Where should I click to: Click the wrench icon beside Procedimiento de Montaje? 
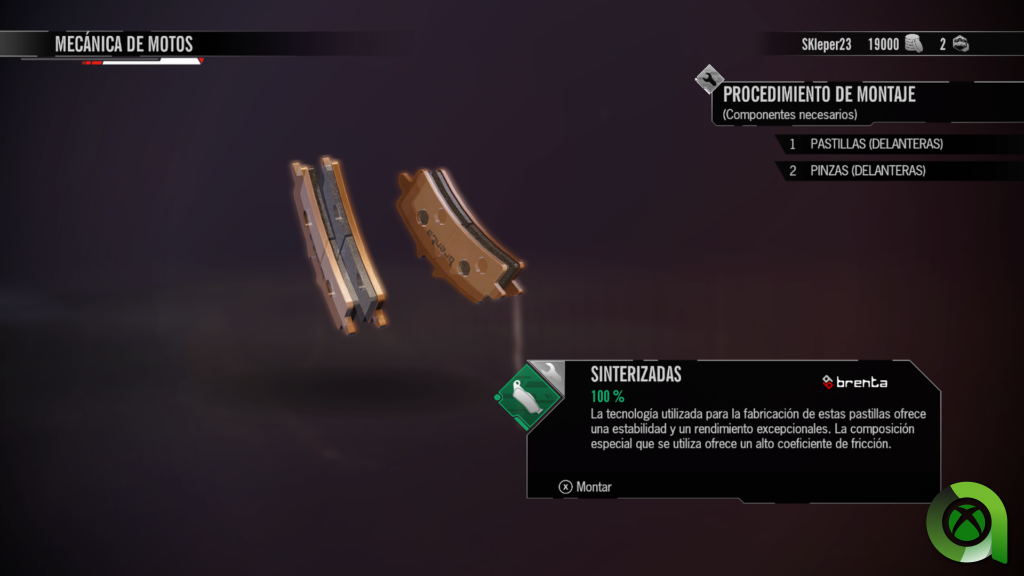[x=709, y=79]
